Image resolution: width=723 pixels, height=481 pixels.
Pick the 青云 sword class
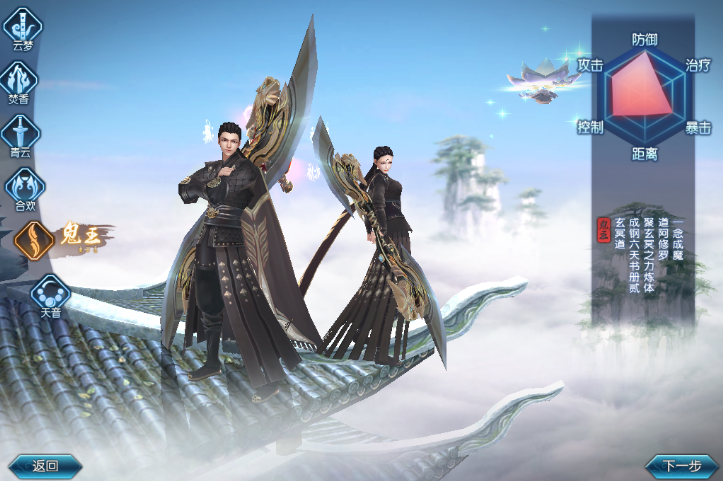[22, 132]
